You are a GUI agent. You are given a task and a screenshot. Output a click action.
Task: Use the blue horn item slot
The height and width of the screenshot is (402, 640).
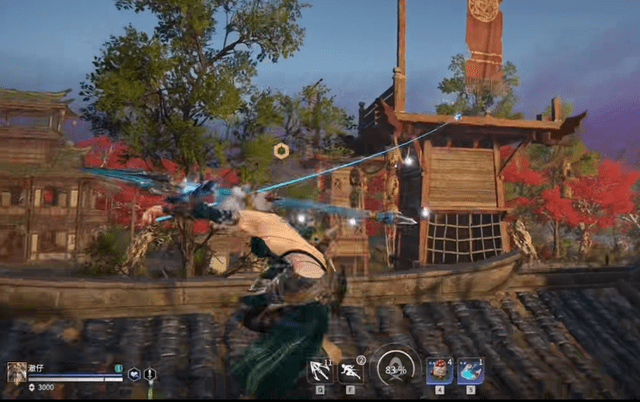coord(470,371)
